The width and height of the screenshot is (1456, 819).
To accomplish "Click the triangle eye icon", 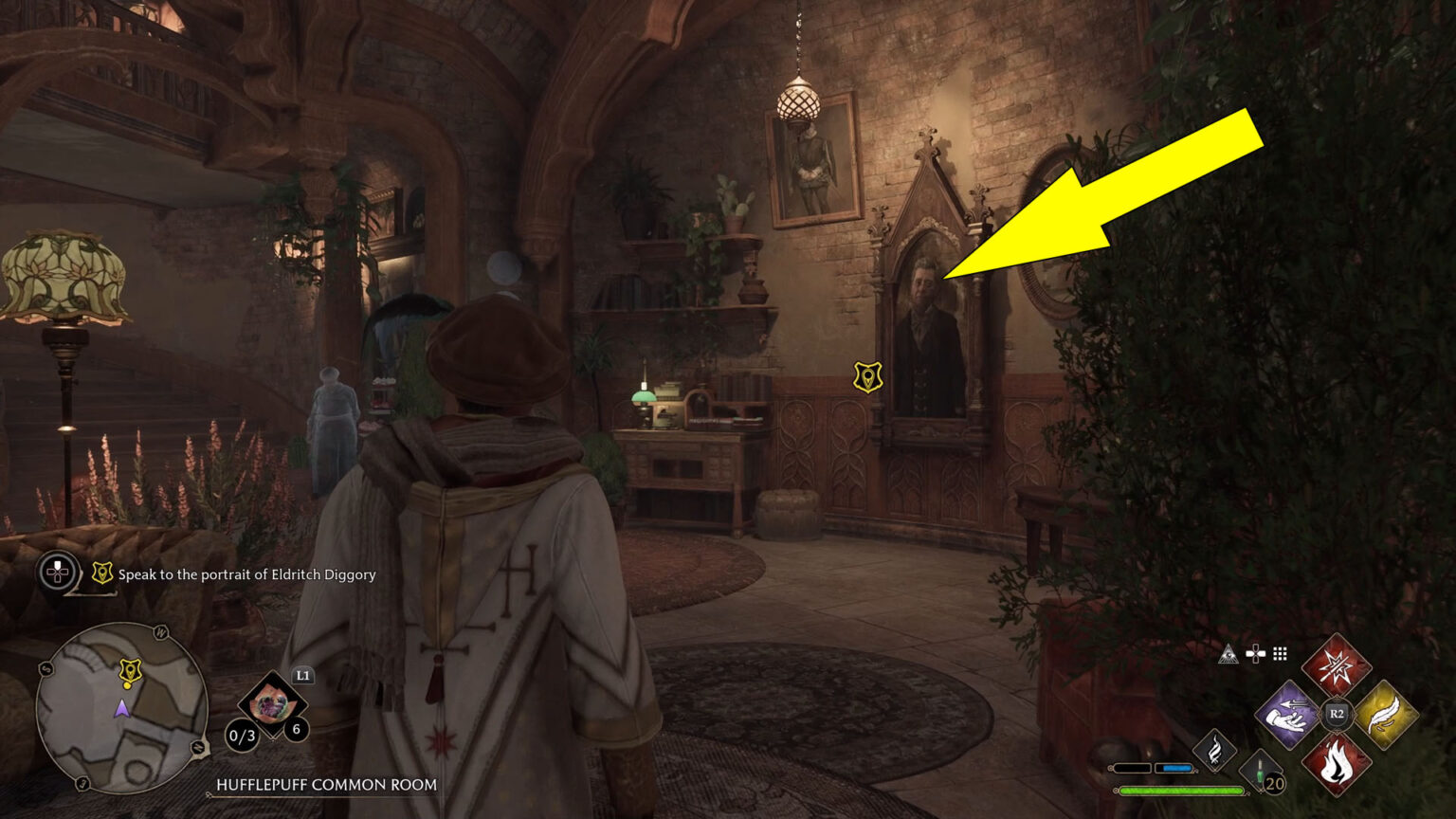I will pos(1228,654).
